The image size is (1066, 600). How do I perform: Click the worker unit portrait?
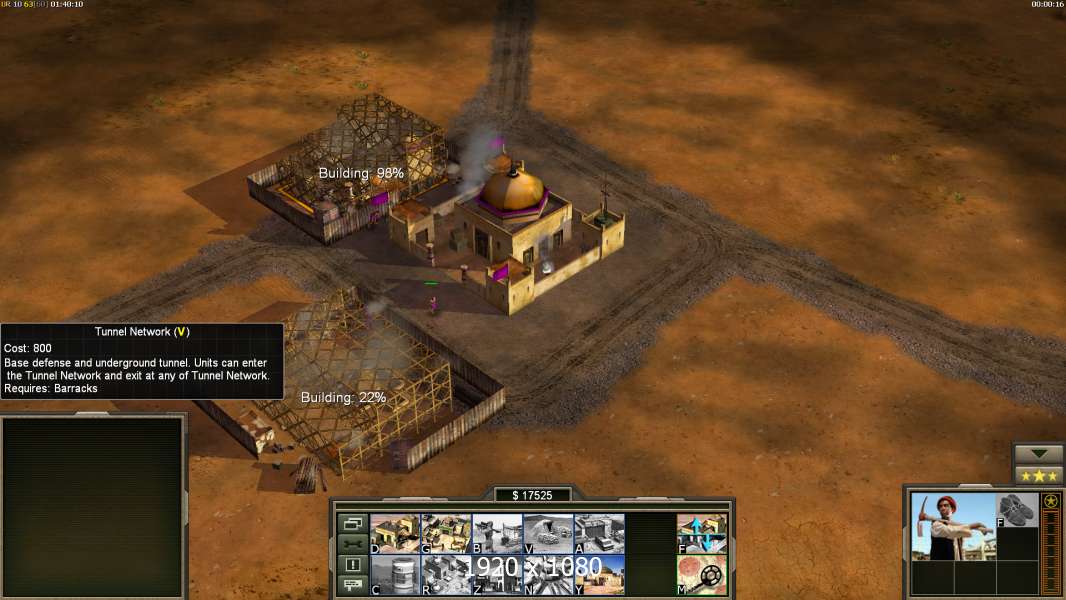[x=951, y=525]
